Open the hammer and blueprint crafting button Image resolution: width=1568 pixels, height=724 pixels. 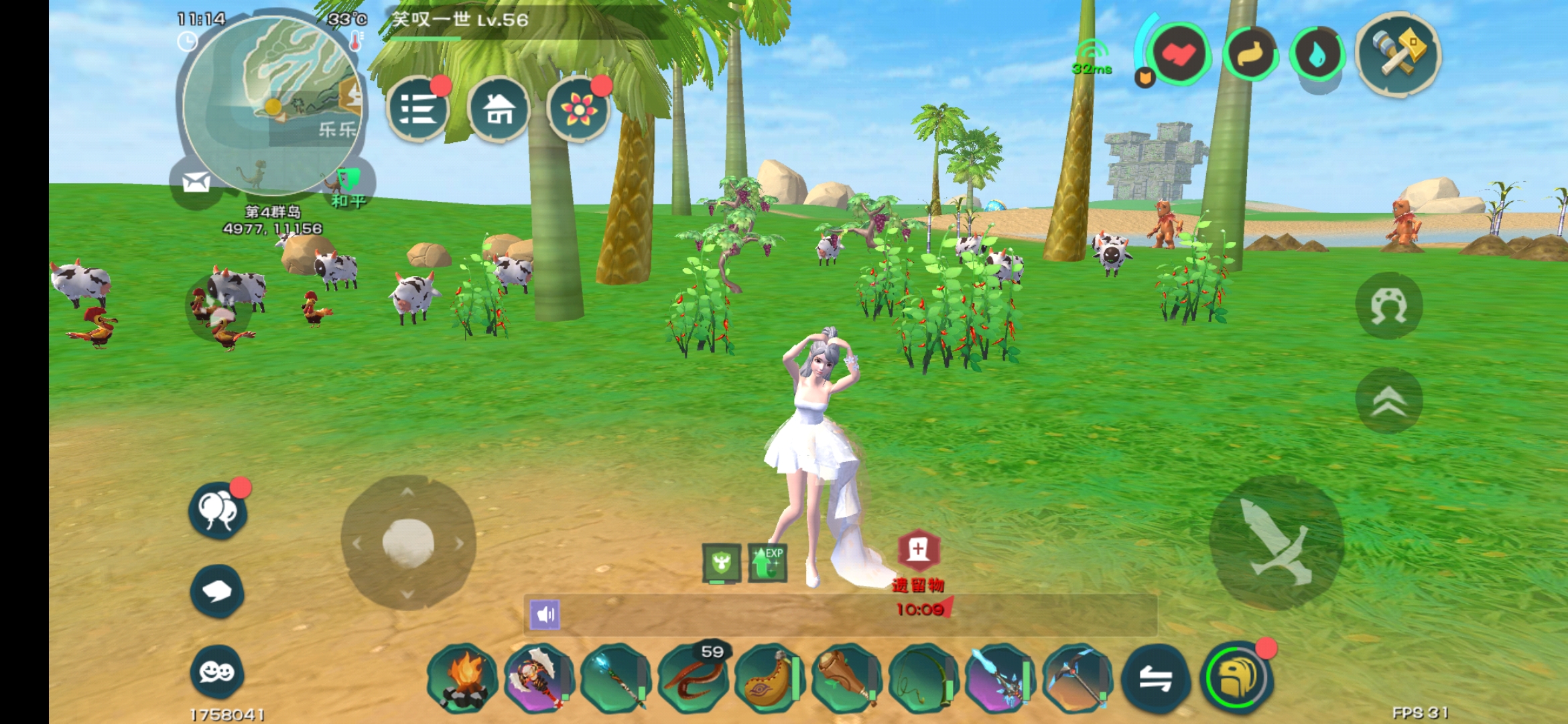click(x=1398, y=52)
